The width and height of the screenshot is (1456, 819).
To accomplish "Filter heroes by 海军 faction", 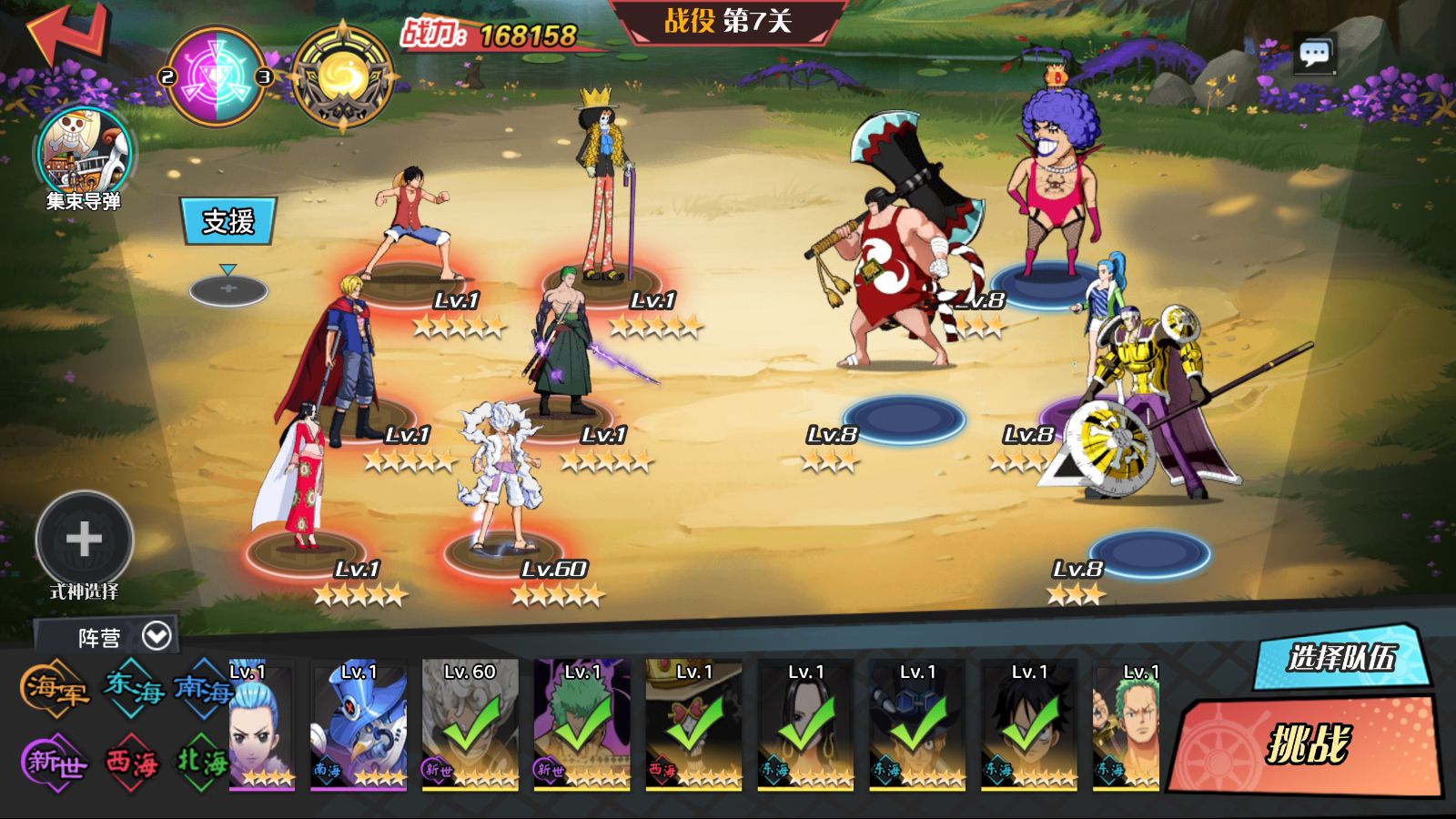I will point(55,688).
